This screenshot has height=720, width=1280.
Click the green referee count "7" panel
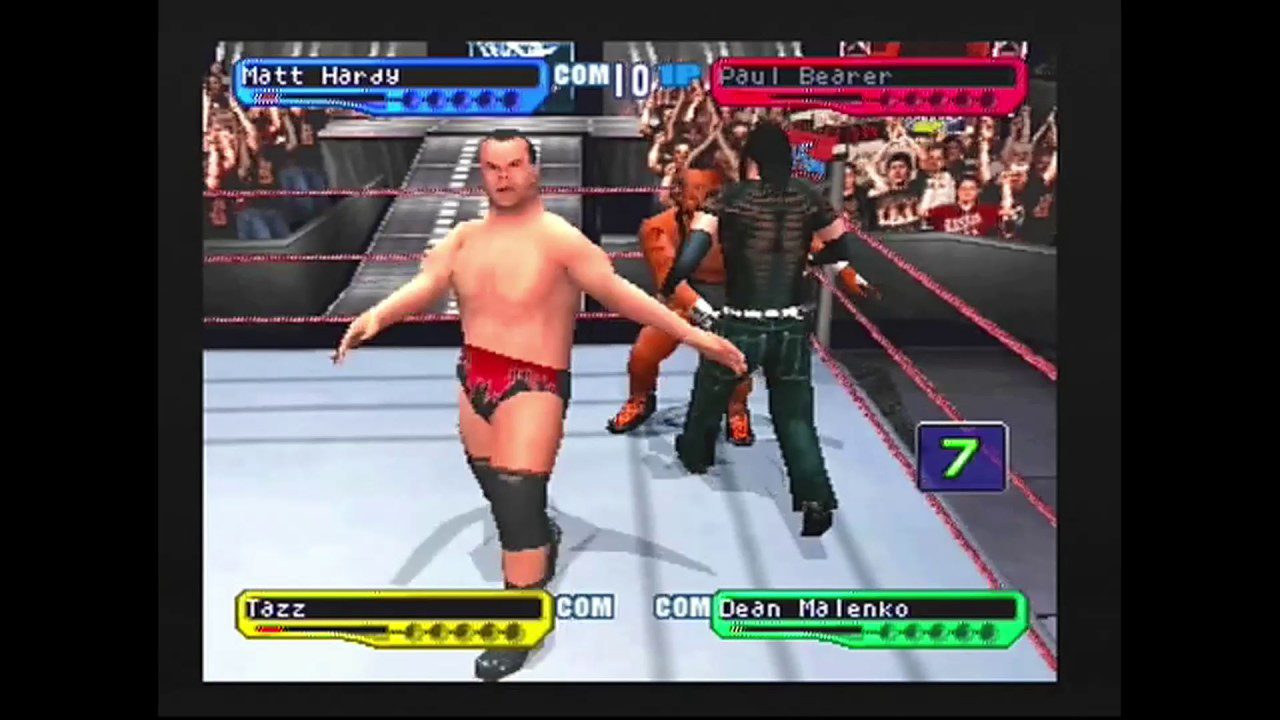point(961,457)
